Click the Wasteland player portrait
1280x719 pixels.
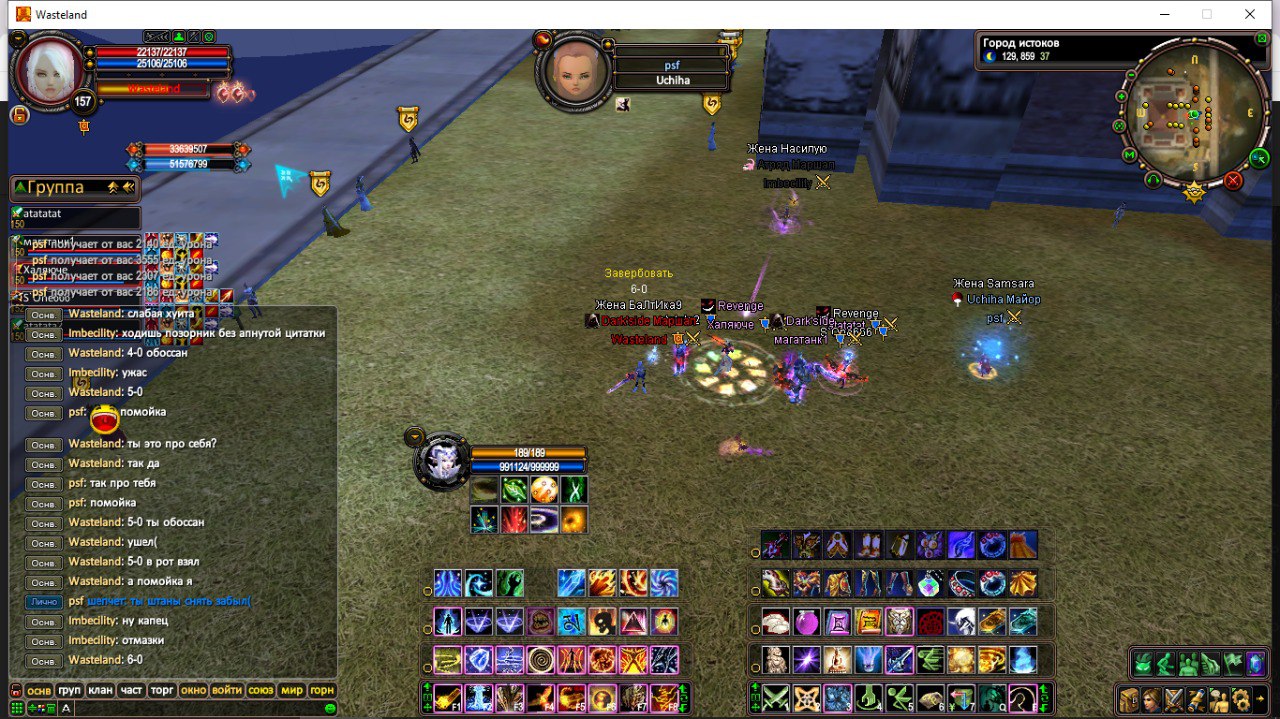(48, 70)
